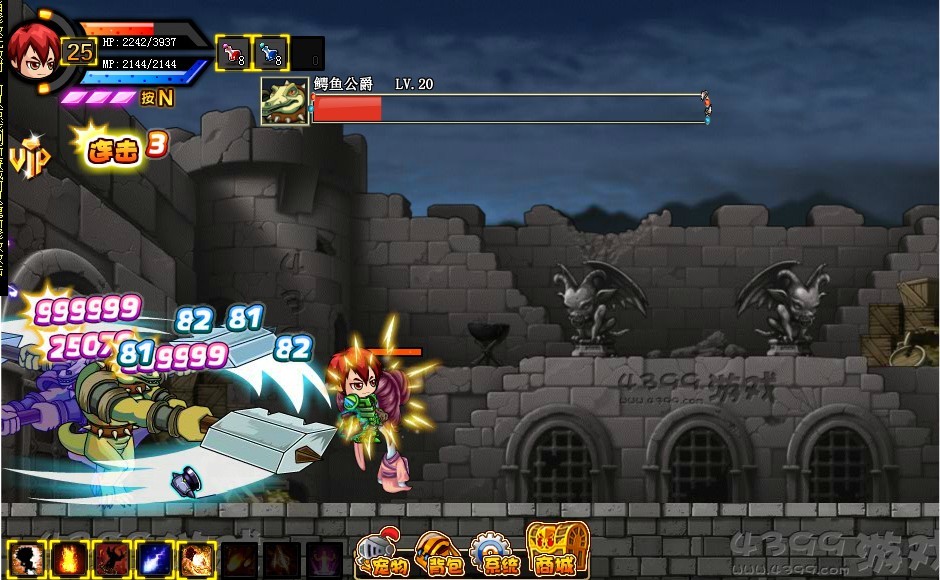Use the red health potion slot
Viewport: 940px width, 580px height.
[233, 53]
